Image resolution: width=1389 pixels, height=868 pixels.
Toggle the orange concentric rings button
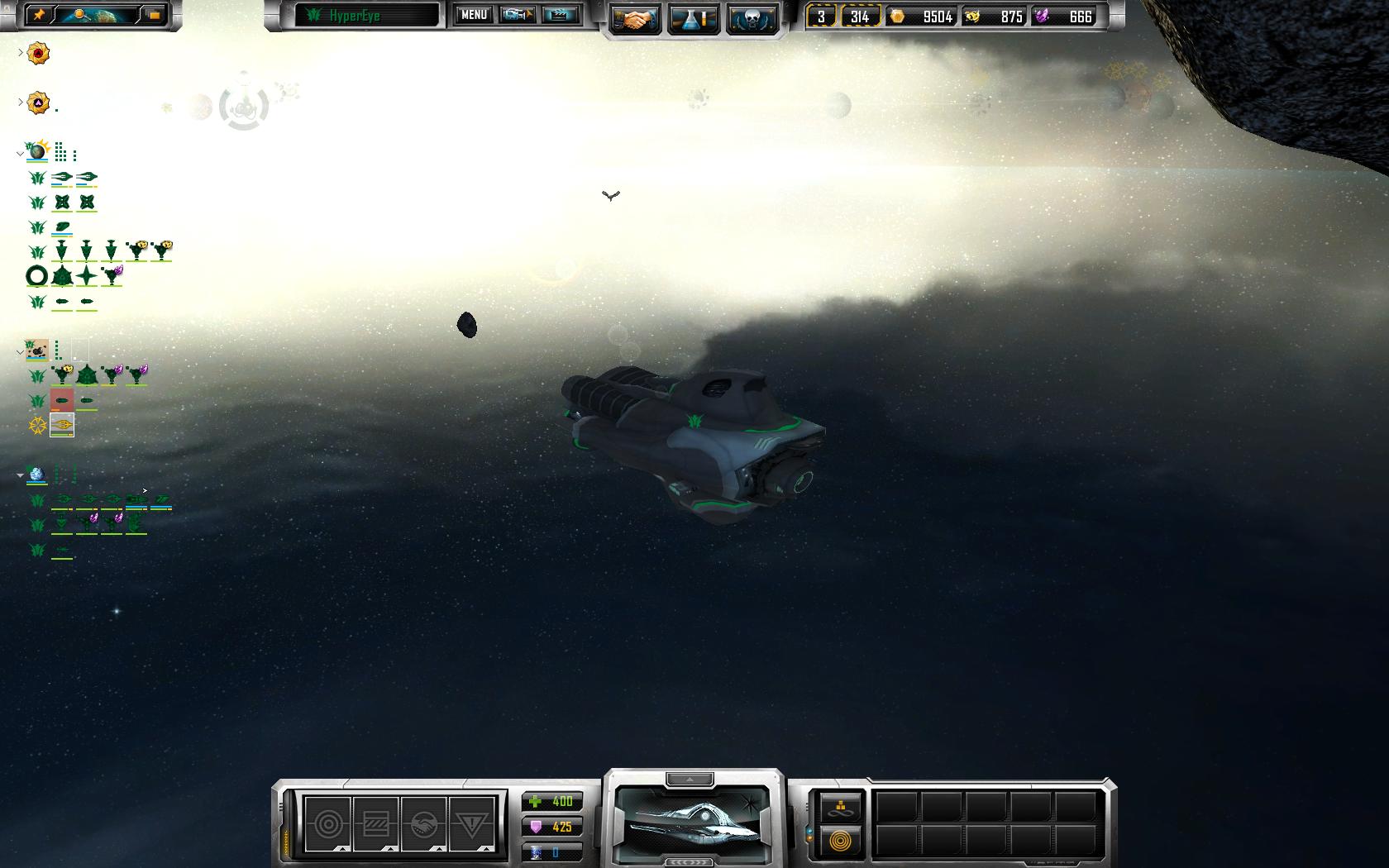[x=841, y=842]
